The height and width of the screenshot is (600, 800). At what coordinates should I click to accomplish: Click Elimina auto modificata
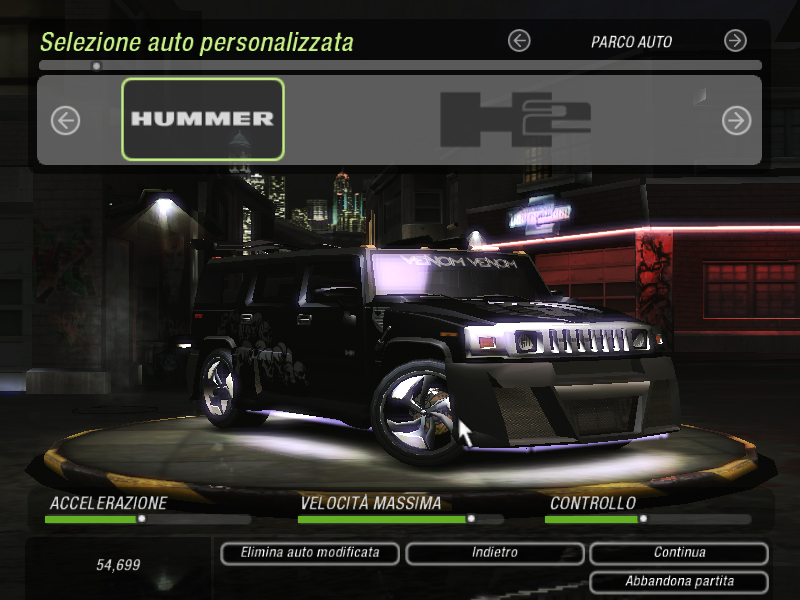[310, 553]
